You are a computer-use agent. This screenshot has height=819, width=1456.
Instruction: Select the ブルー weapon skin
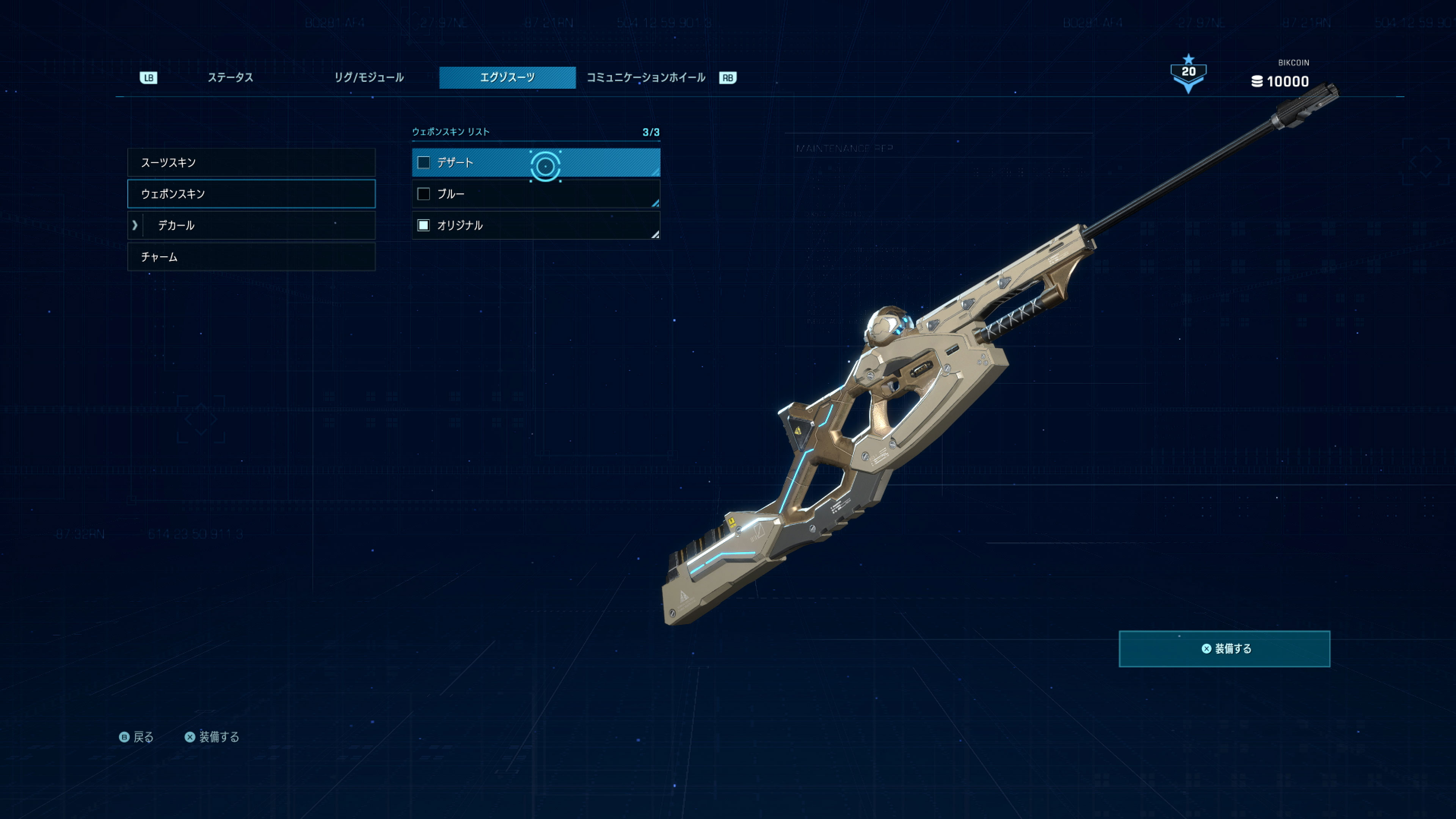(535, 194)
